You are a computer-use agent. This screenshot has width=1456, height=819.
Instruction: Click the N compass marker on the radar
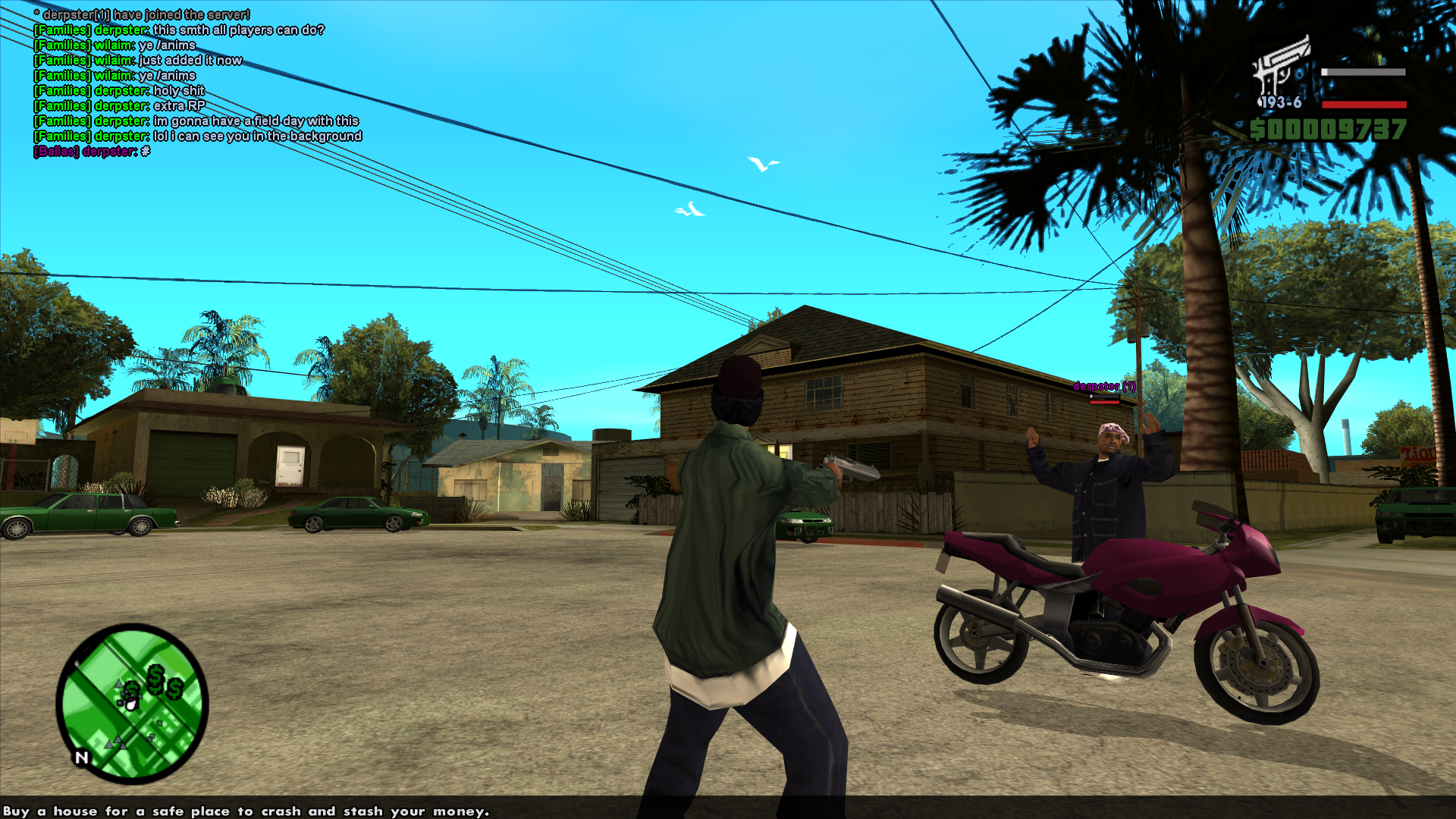pyautogui.click(x=82, y=757)
